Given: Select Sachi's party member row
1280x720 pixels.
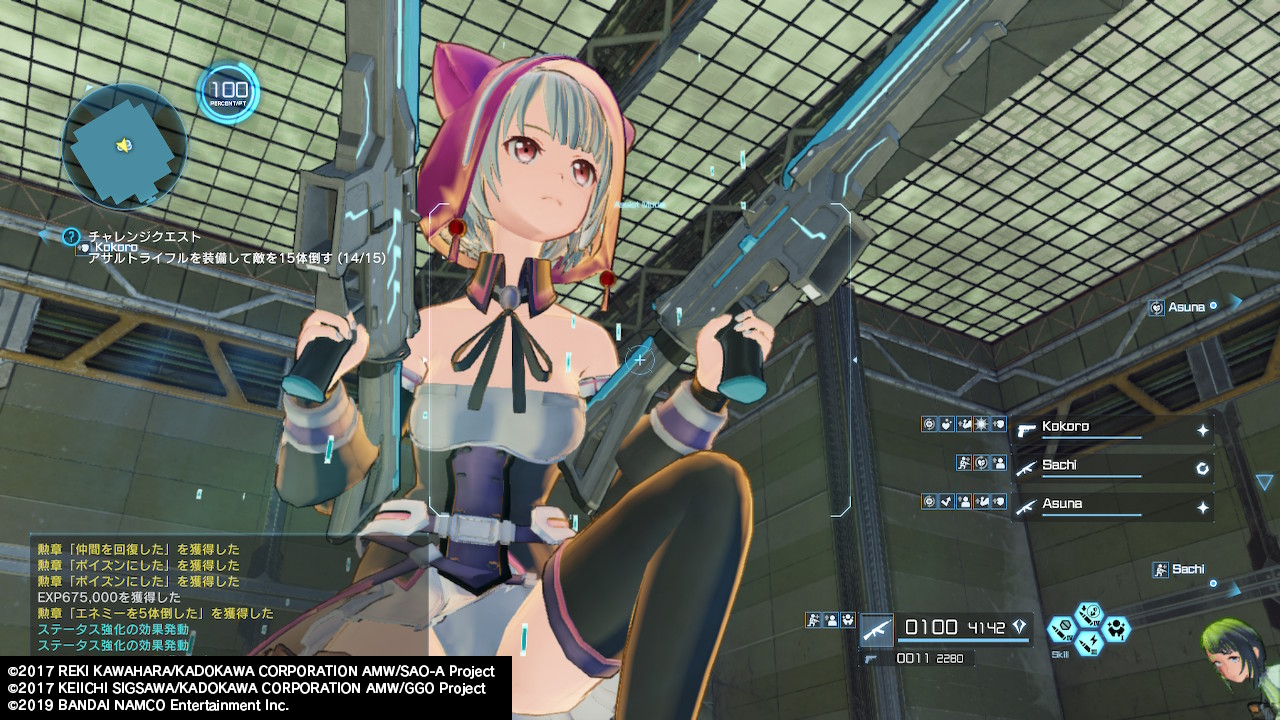Looking at the screenshot, I should [x=1112, y=467].
